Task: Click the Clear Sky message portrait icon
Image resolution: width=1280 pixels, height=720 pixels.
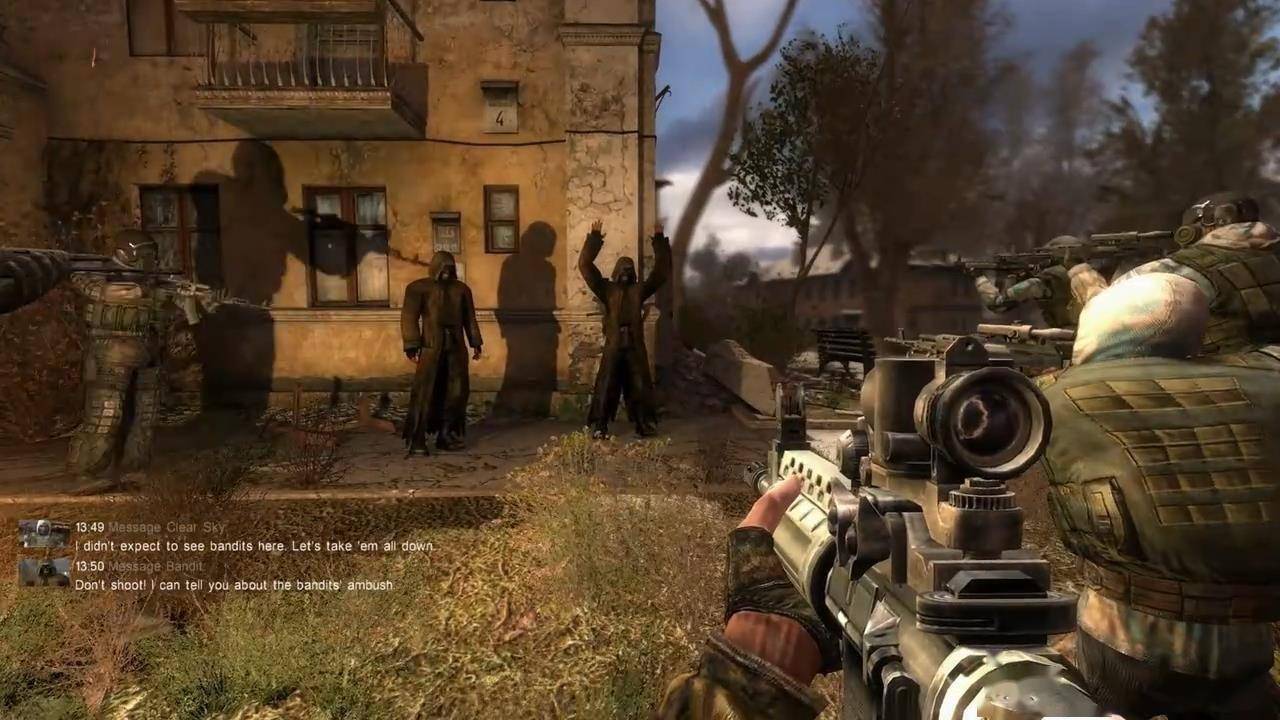Action: tap(44, 534)
